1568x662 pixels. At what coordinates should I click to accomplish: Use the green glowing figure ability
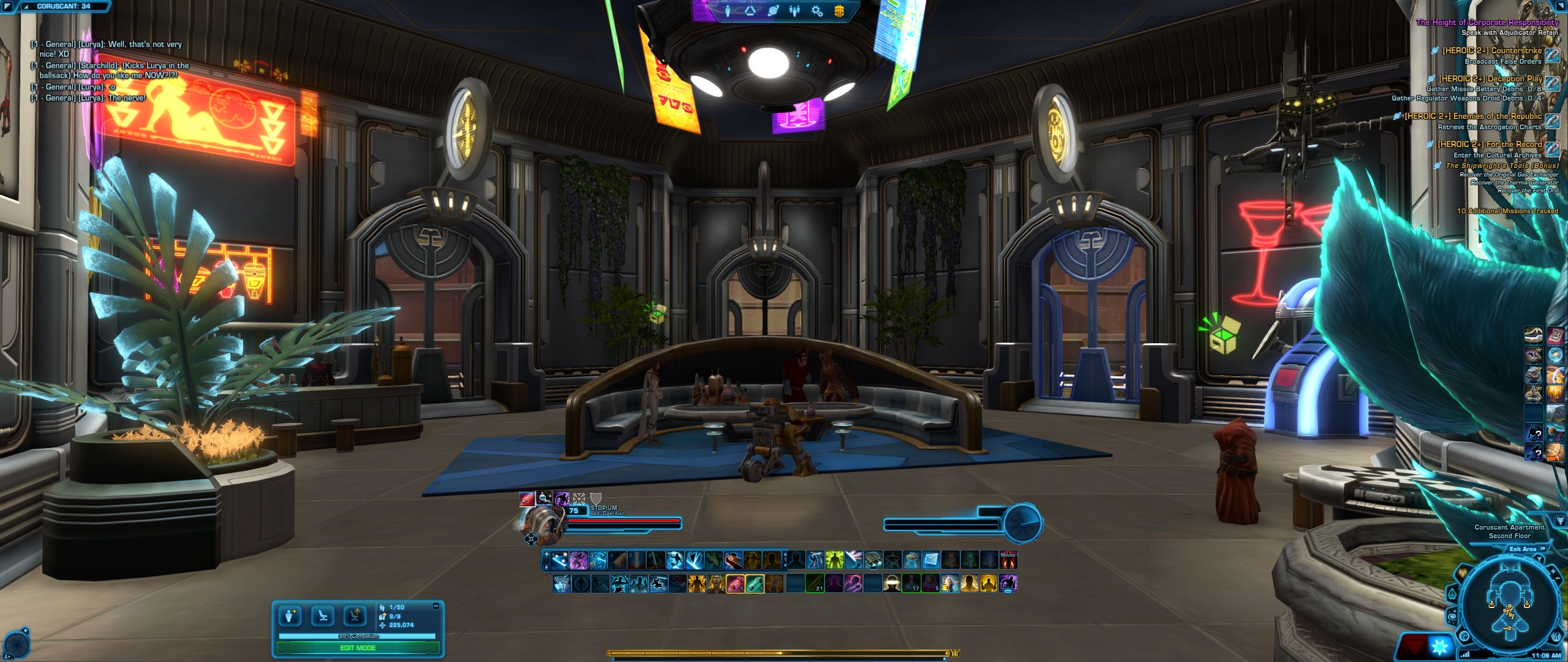pos(834,560)
